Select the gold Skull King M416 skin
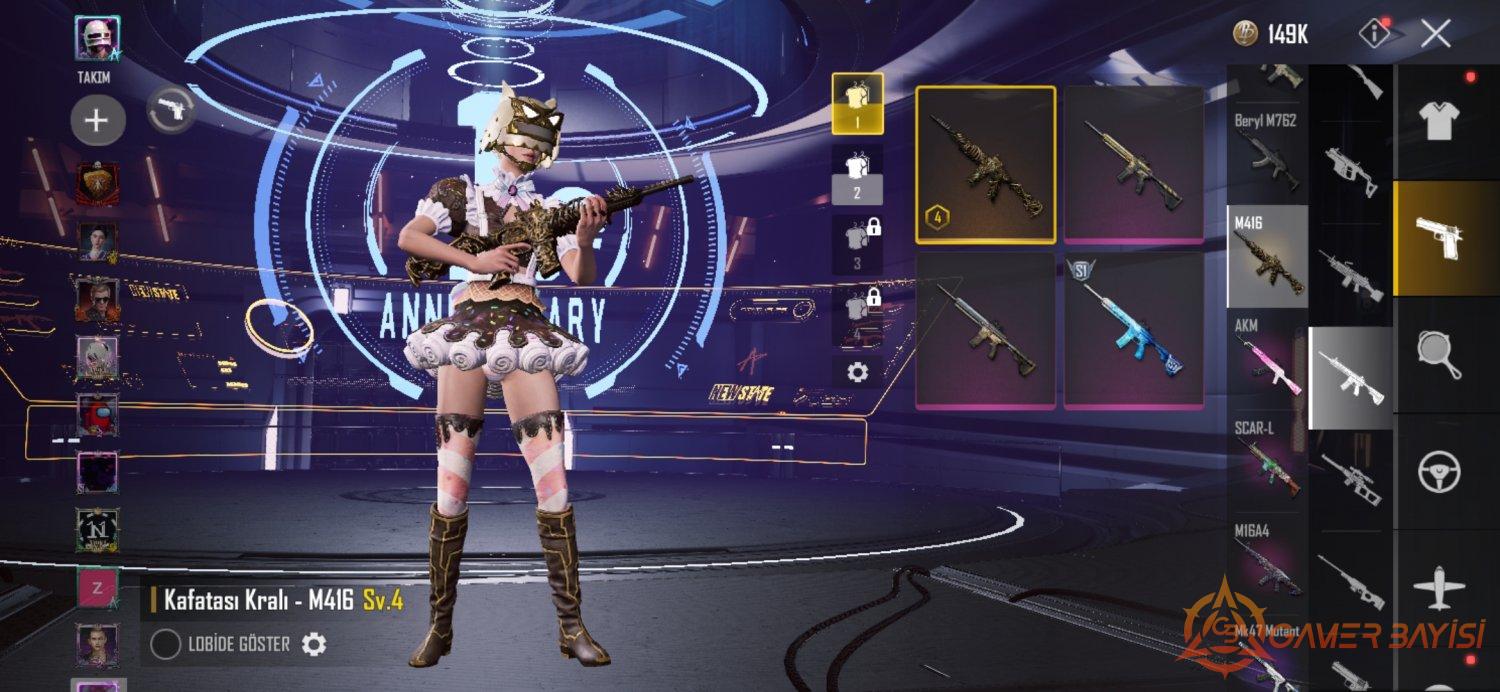 pyautogui.click(x=985, y=164)
